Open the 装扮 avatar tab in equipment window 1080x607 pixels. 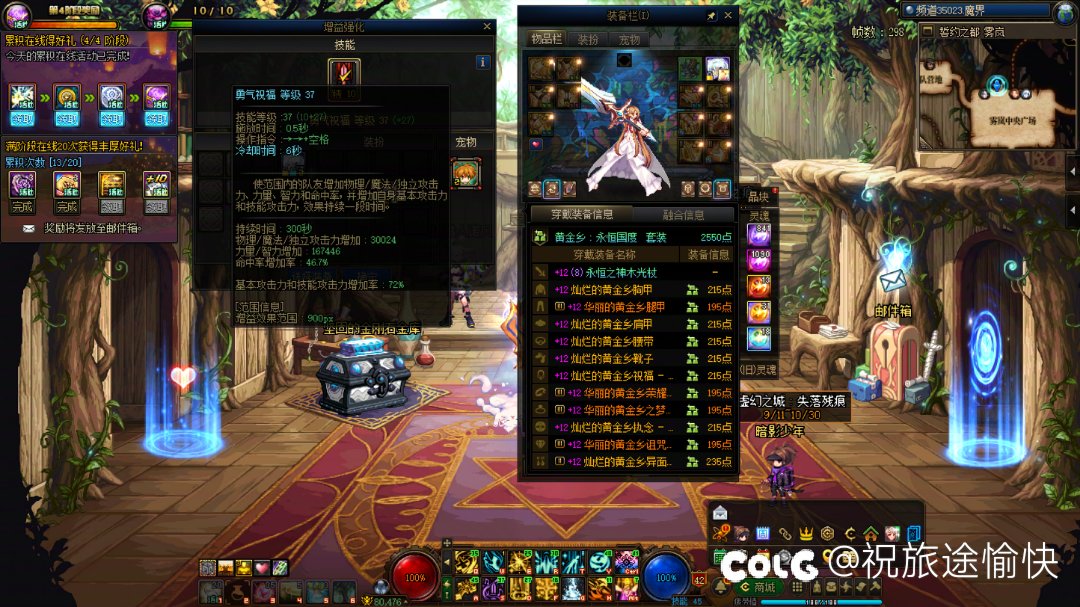[587, 39]
